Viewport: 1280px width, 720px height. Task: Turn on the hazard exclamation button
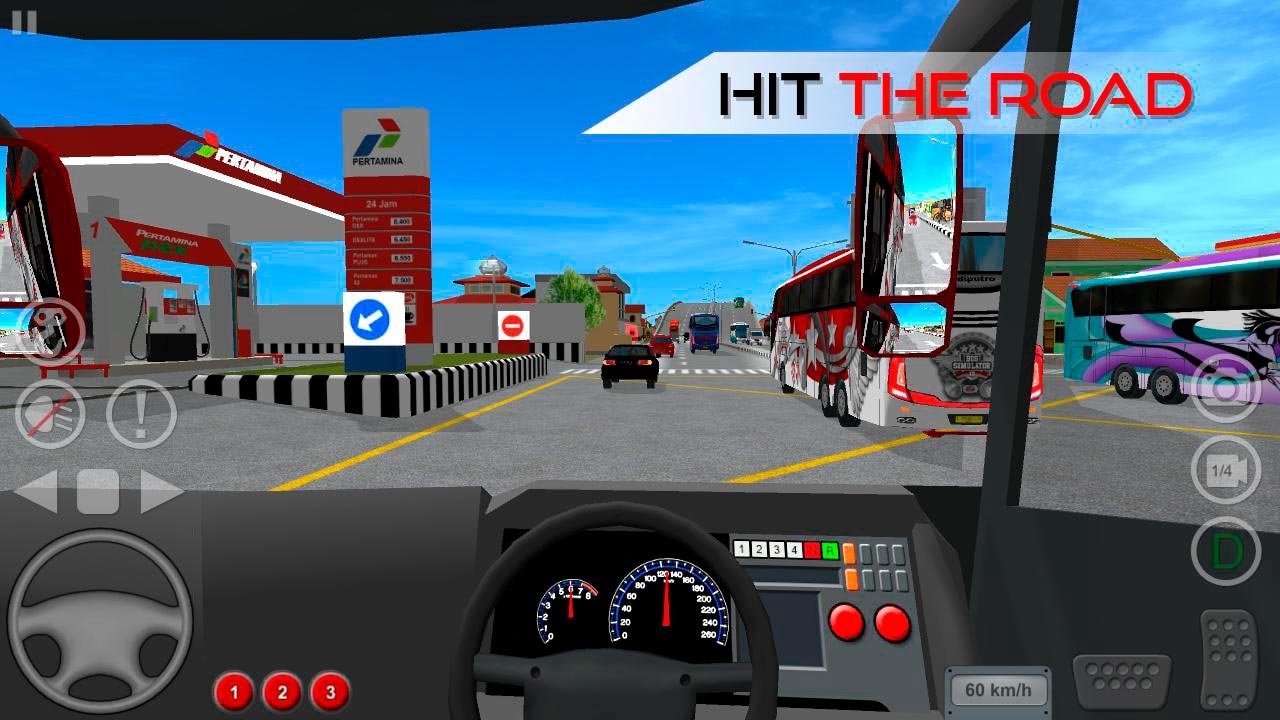[x=141, y=413]
